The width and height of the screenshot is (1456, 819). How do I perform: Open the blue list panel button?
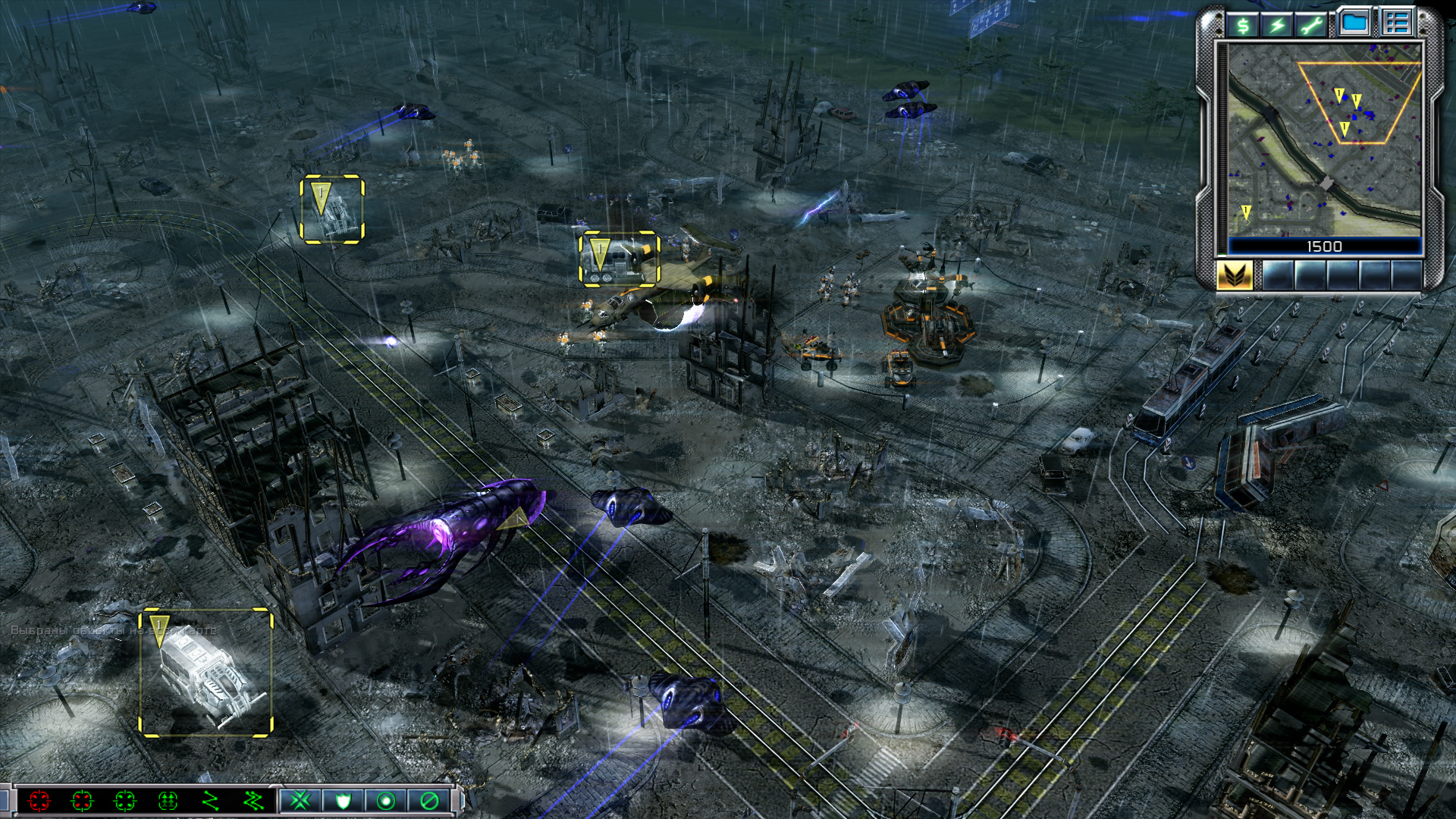point(1396,23)
